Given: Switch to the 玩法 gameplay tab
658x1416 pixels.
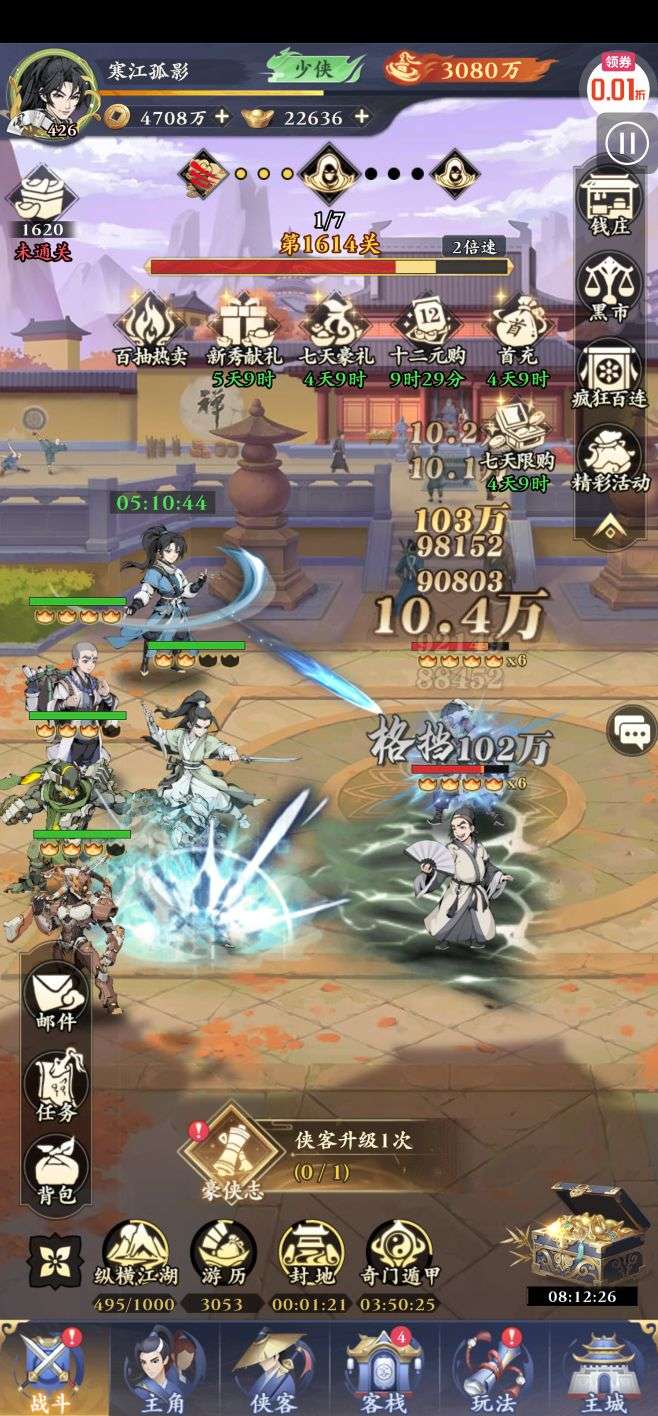Looking at the screenshot, I should point(493,1369).
